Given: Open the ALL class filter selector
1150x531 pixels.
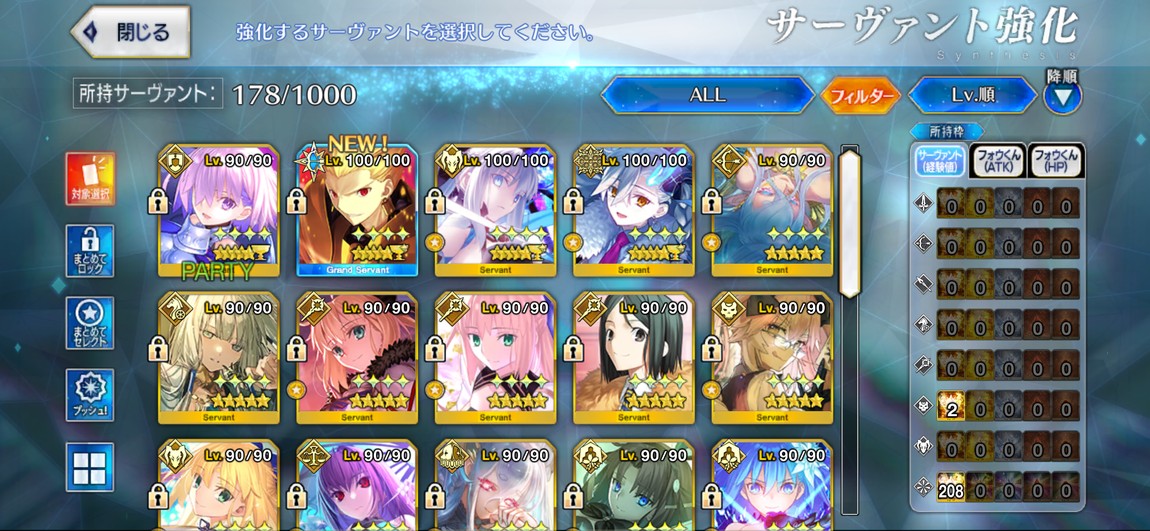Looking at the screenshot, I should point(707,96).
